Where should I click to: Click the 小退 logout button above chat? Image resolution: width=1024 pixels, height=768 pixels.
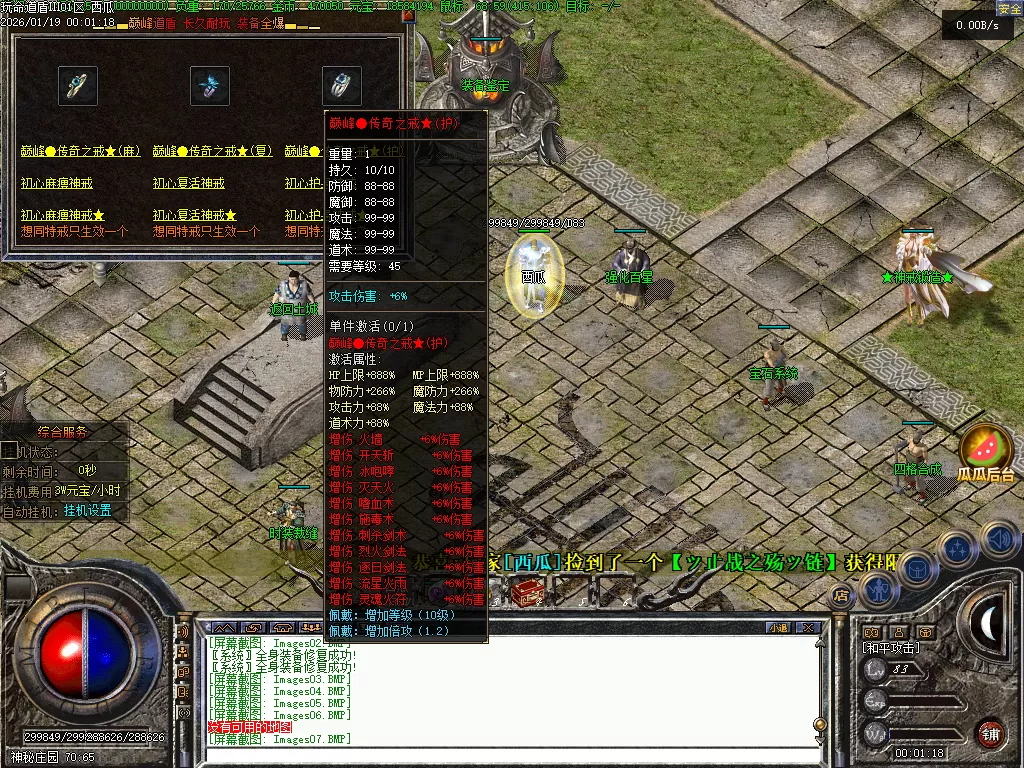pyautogui.click(x=777, y=628)
